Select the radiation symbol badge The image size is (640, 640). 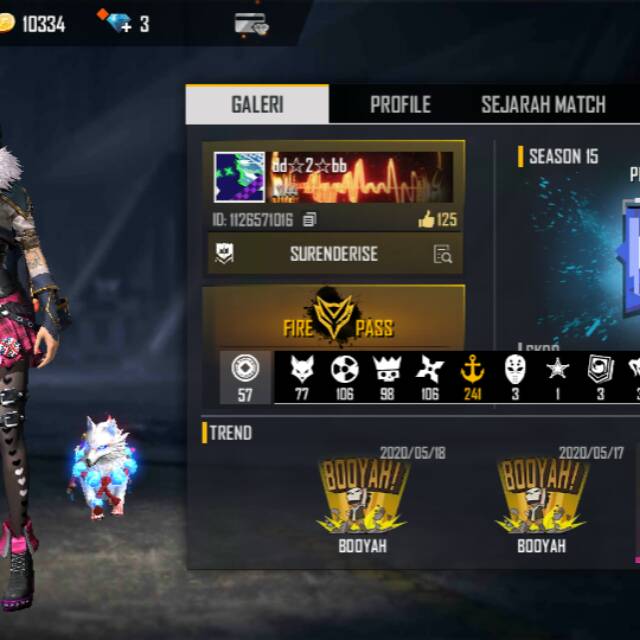pos(345,370)
